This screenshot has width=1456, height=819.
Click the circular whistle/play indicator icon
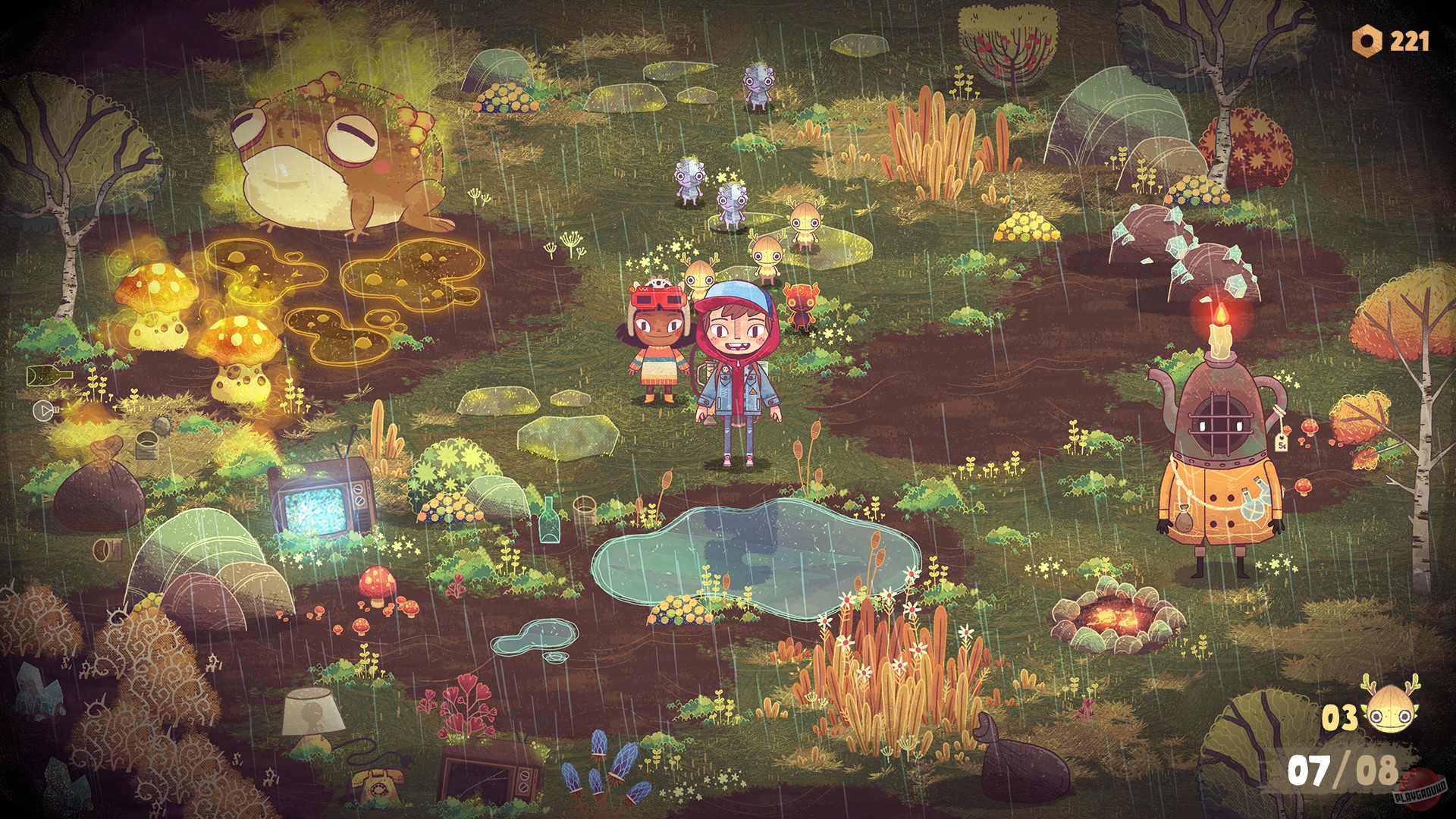(x=43, y=410)
